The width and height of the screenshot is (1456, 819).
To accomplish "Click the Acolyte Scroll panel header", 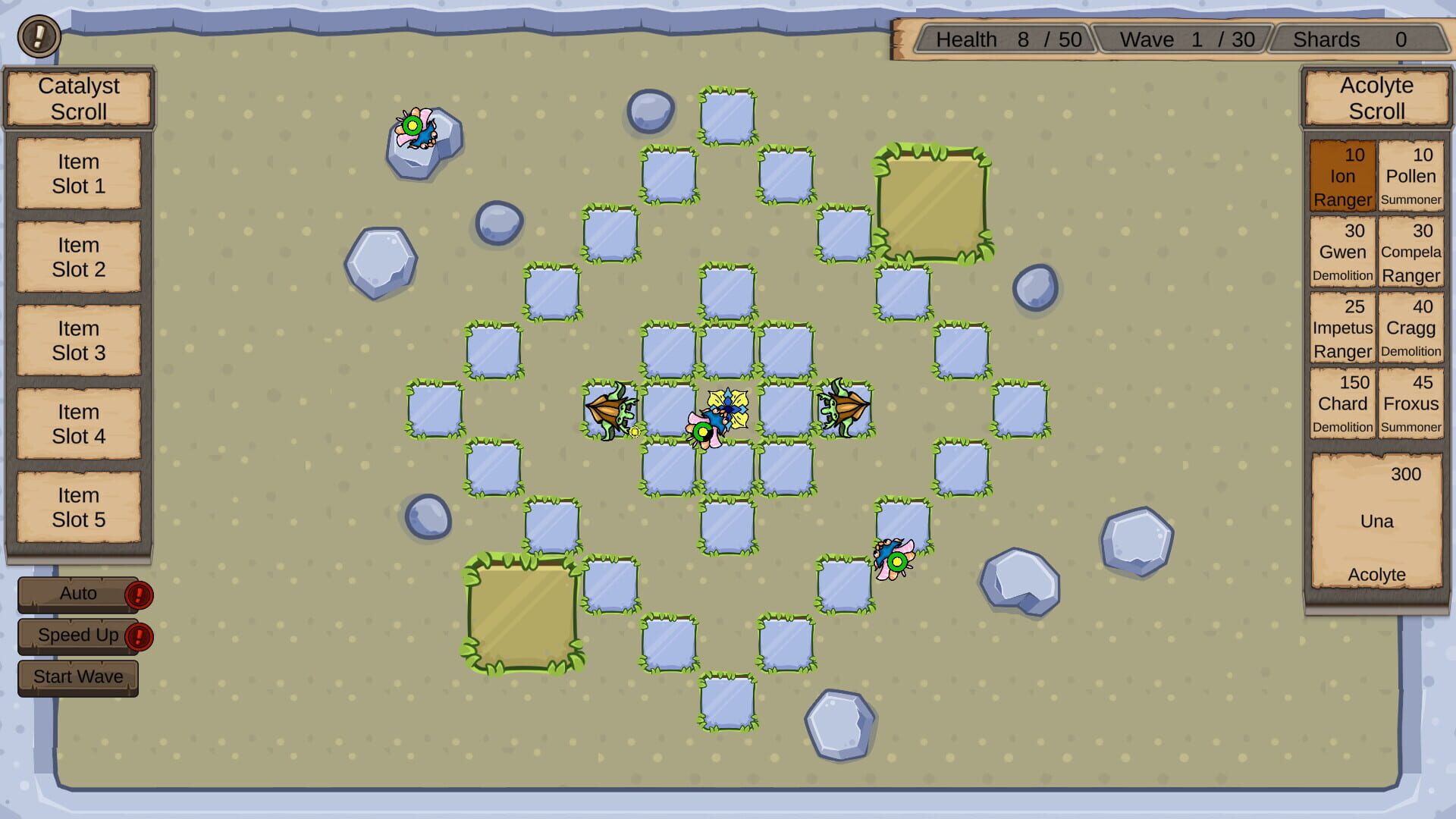I will click(x=1376, y=99).
